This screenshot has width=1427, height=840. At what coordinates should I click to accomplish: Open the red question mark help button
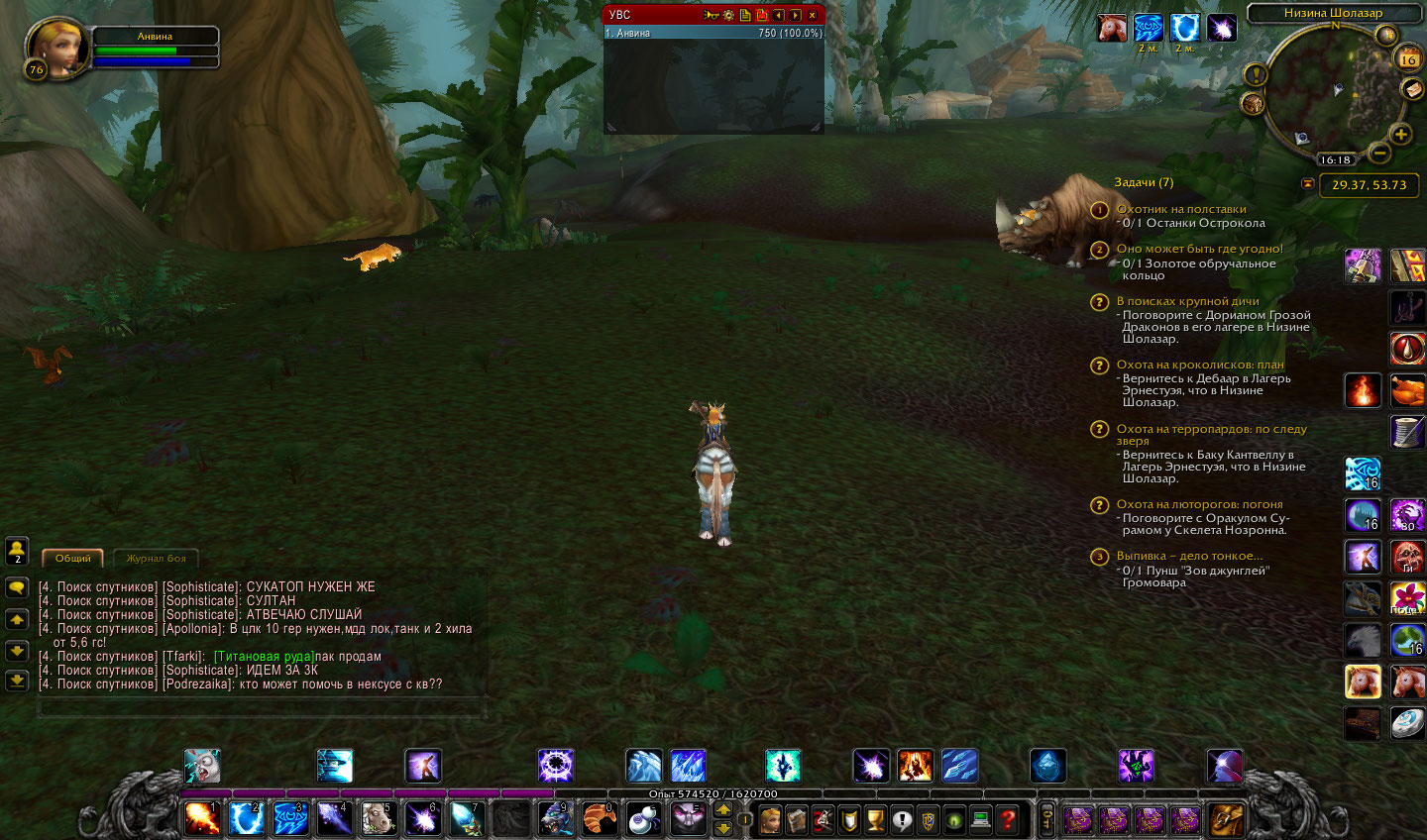tap(1007, 819)
